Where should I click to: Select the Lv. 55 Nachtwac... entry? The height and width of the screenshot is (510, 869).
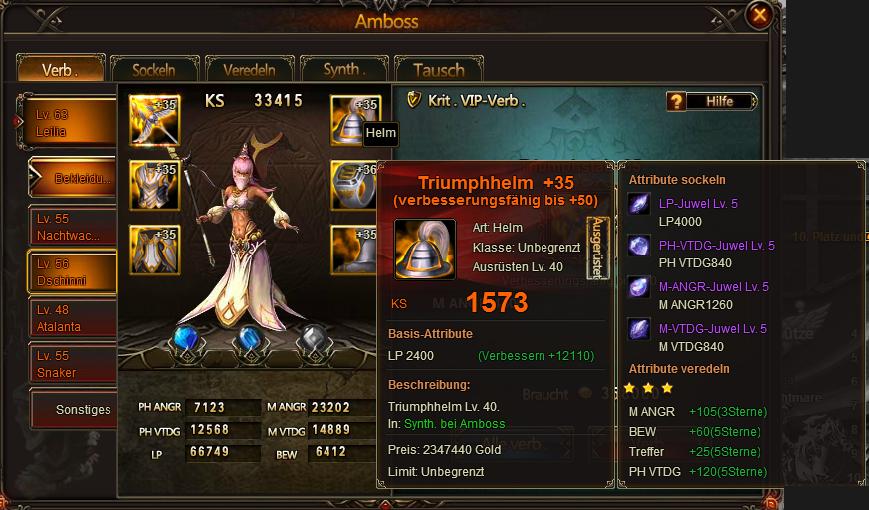[x=72, y=226]
